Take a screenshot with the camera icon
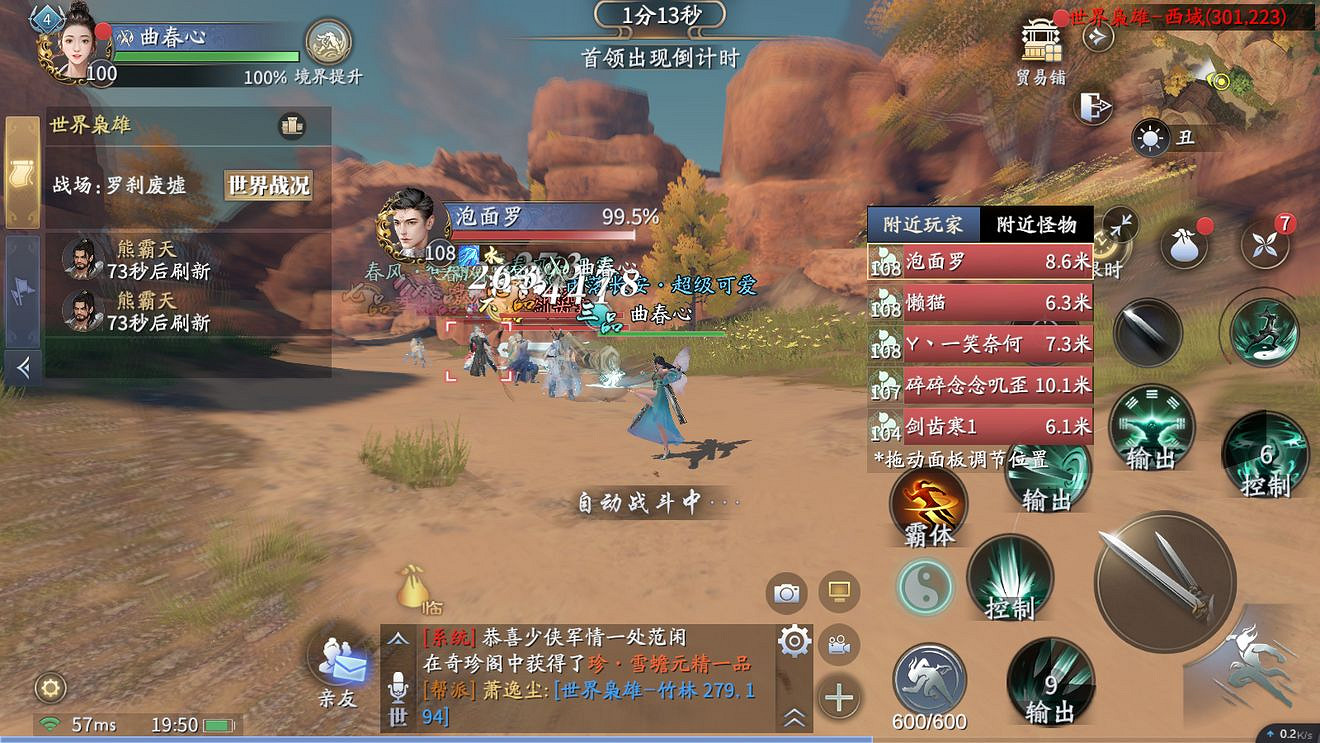Image resolution: width=1320 pixels, height=743 pixels. pyautogui.click(x=788, y=593)
